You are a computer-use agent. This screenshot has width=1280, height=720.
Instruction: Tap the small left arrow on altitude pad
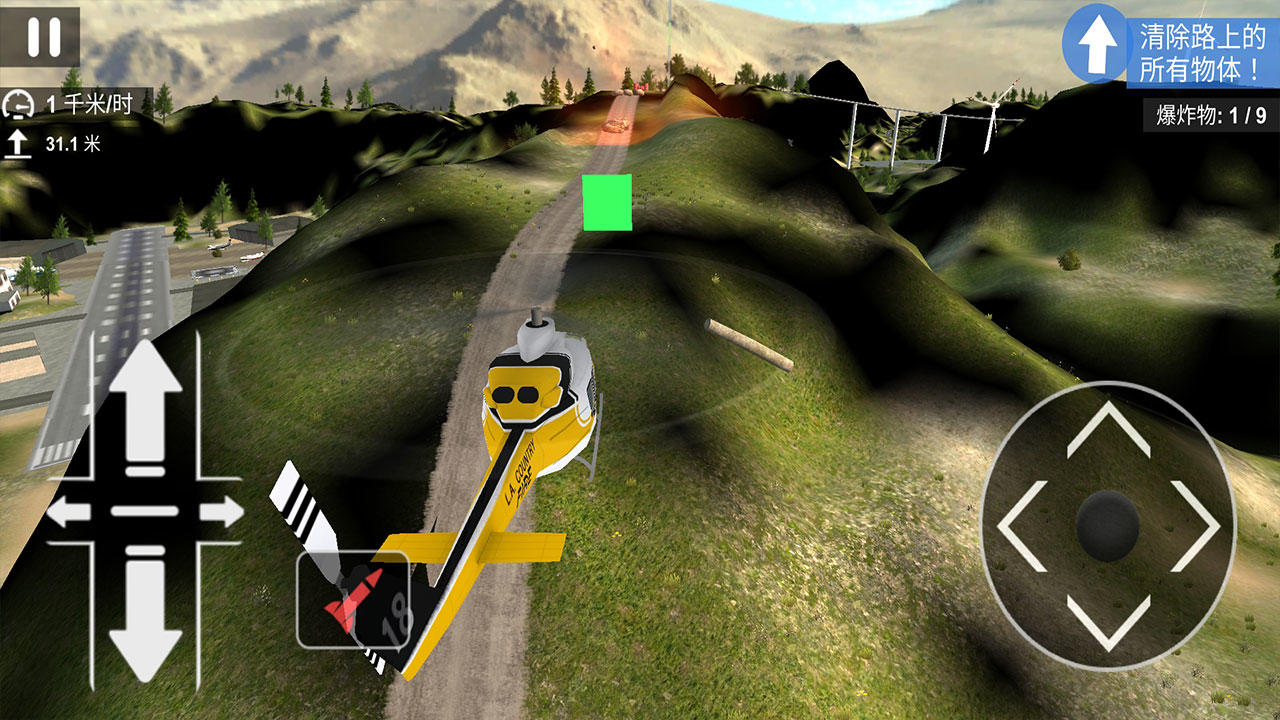[68, 513]
